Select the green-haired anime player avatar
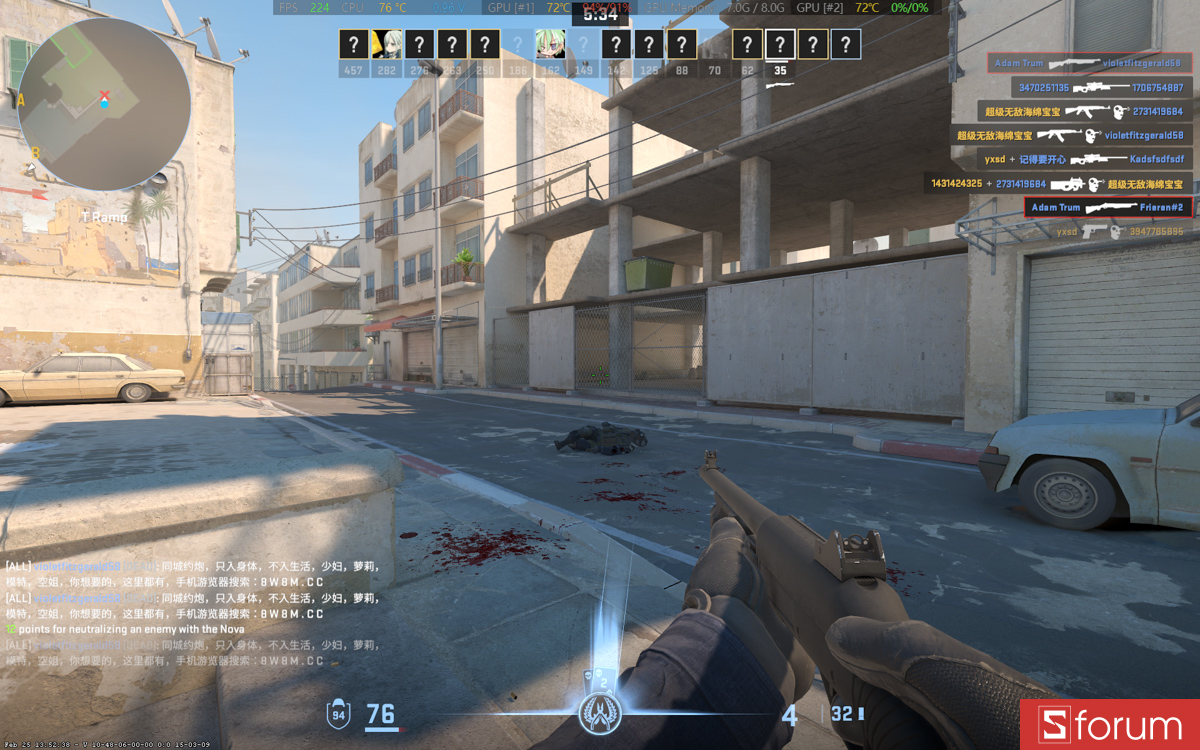Screen dimensions: 1200x750 pyautogui.click(x=548, y=44)
